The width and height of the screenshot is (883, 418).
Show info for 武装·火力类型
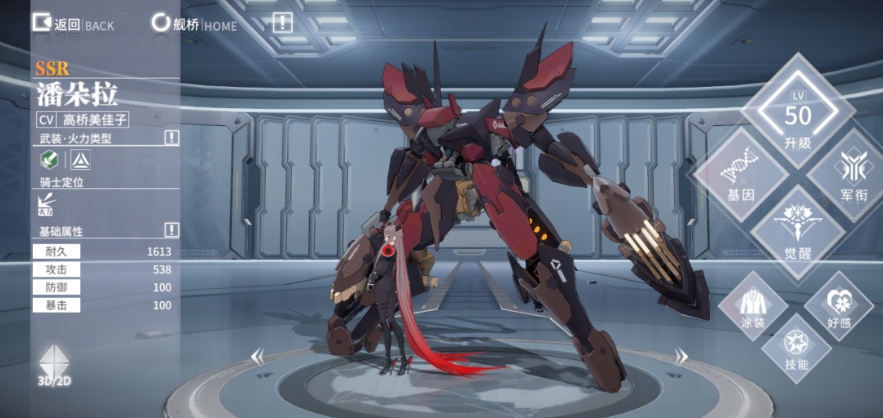tap(171, 138)
